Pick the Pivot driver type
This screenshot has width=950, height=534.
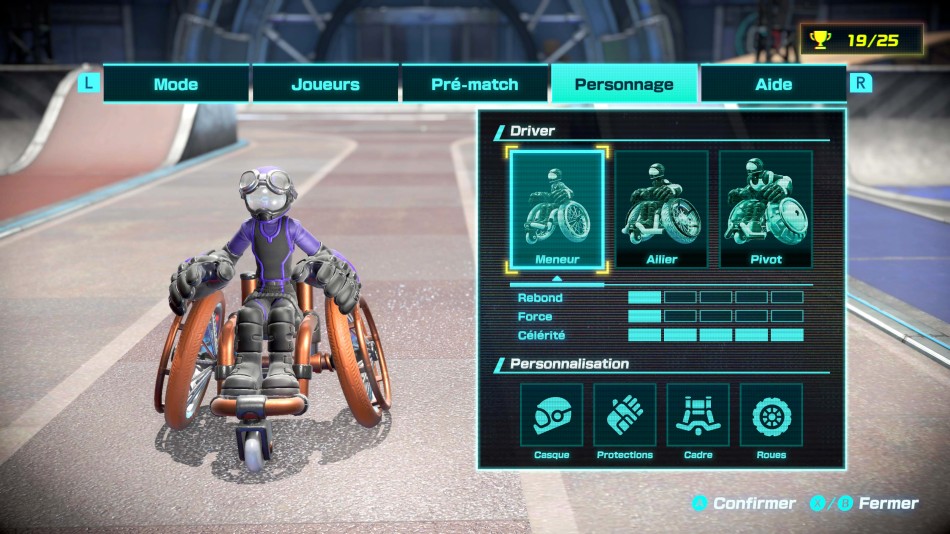coord(765,209)
